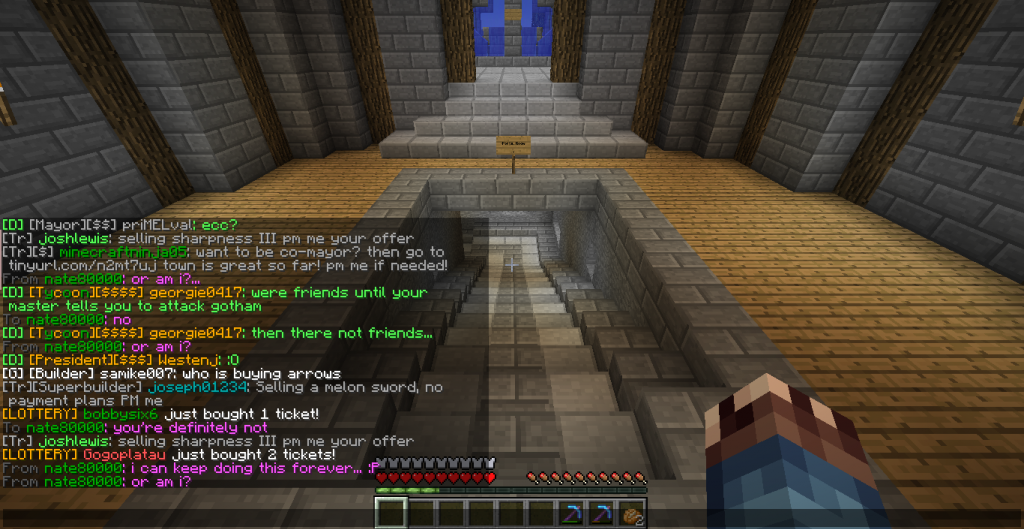Choose the food item stack of 2
Screen dimensions: 1024x529
tap(632, 513)
